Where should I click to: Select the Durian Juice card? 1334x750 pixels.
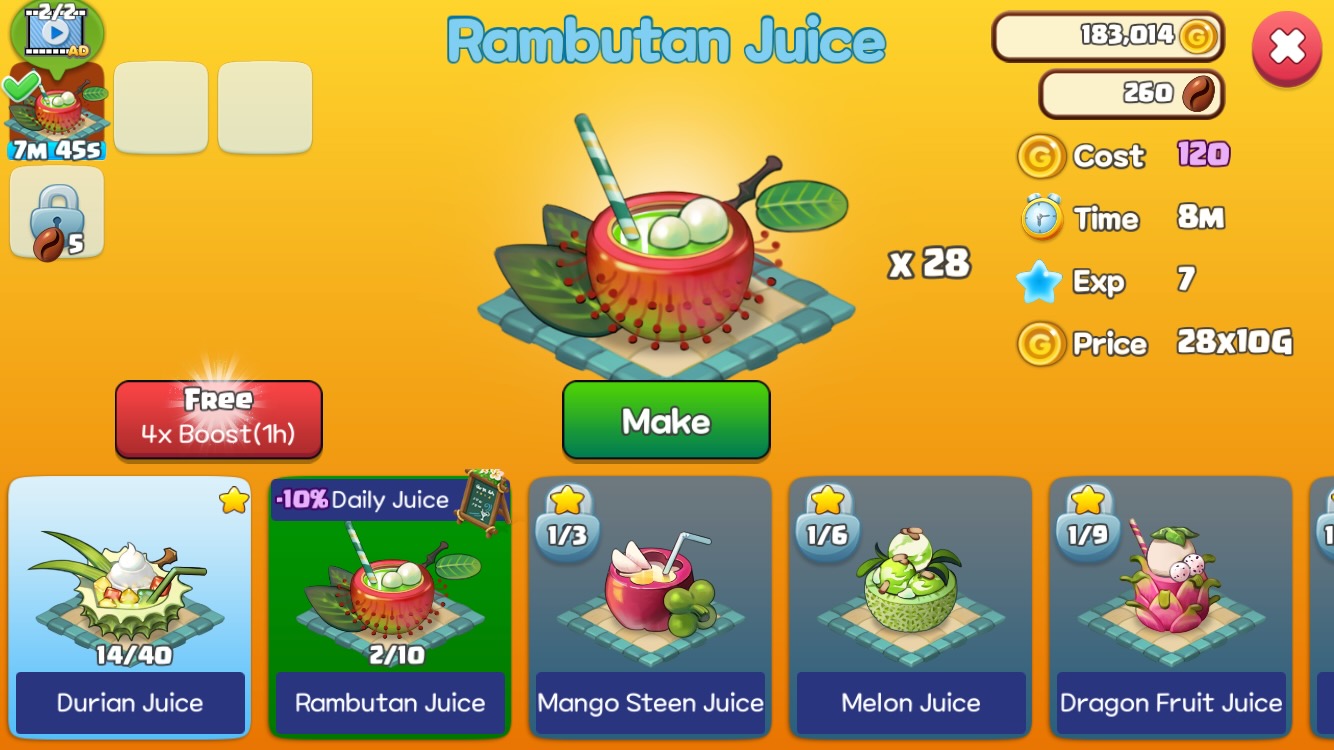(x=130, y=607)
